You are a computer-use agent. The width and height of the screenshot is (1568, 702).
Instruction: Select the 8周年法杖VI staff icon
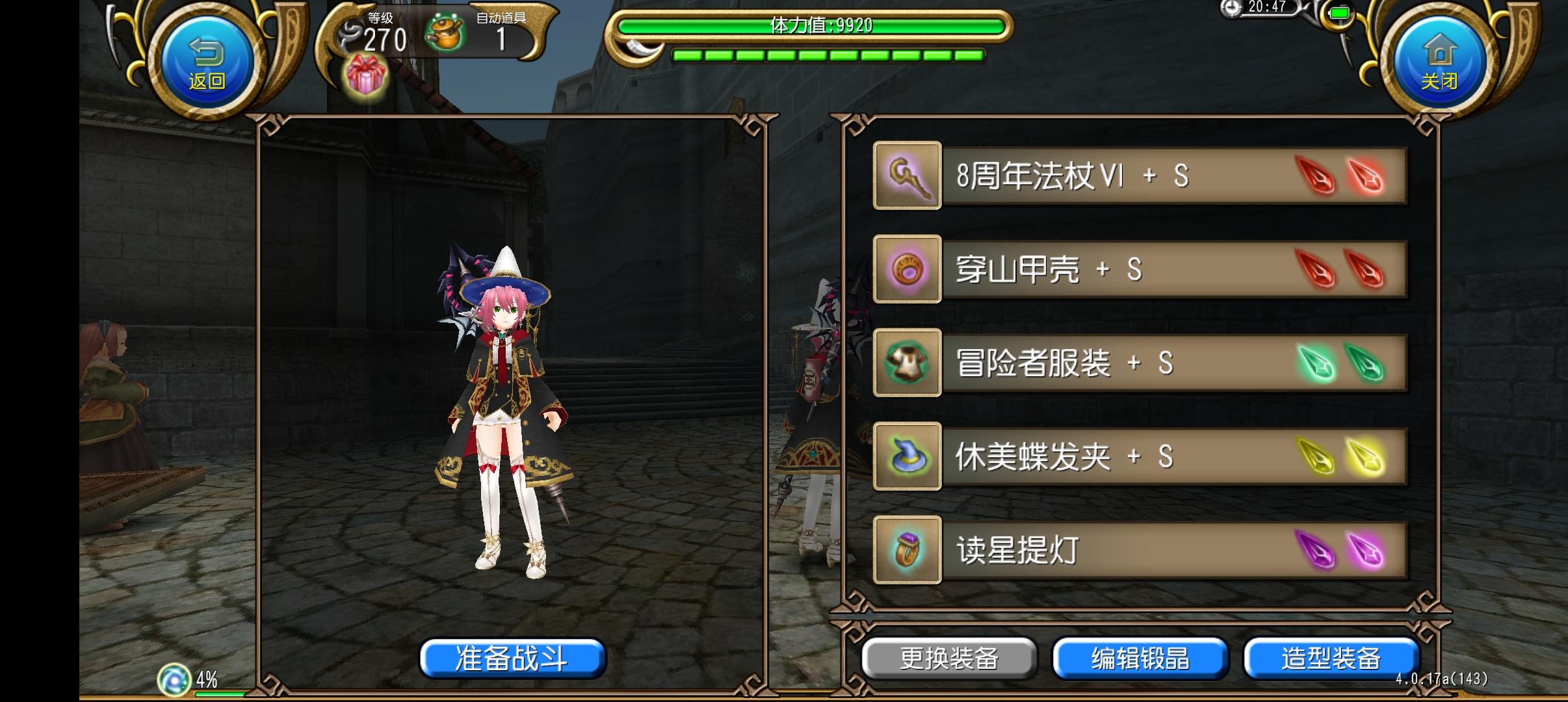pos(908,175)
